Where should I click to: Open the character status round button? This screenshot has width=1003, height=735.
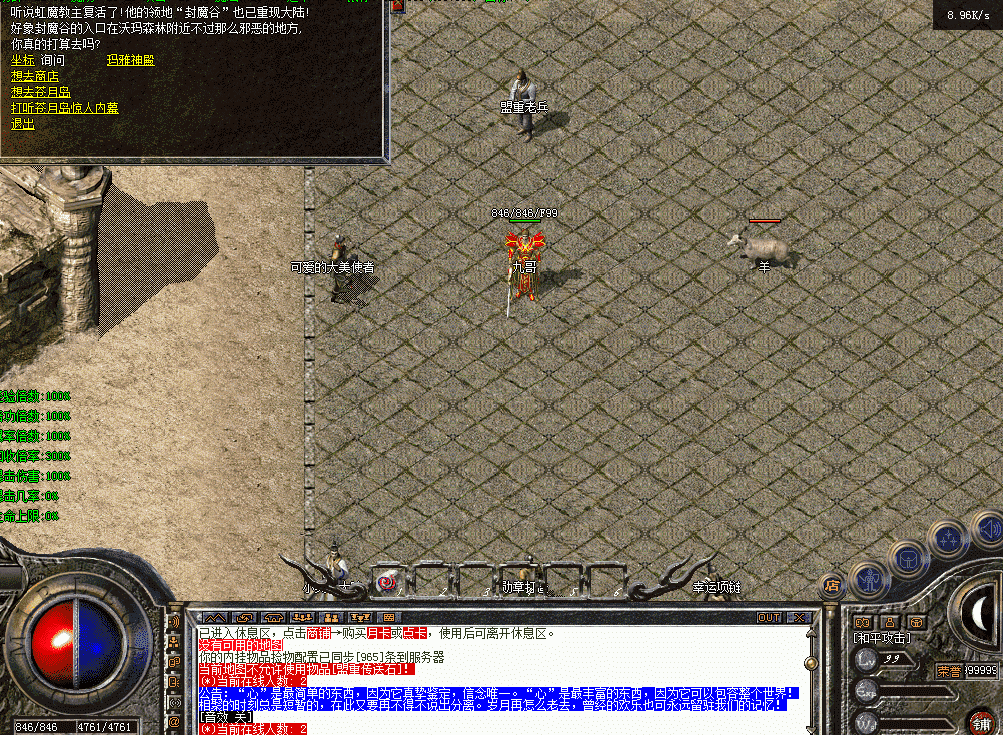pyautogui.click(x=870, y=579)
